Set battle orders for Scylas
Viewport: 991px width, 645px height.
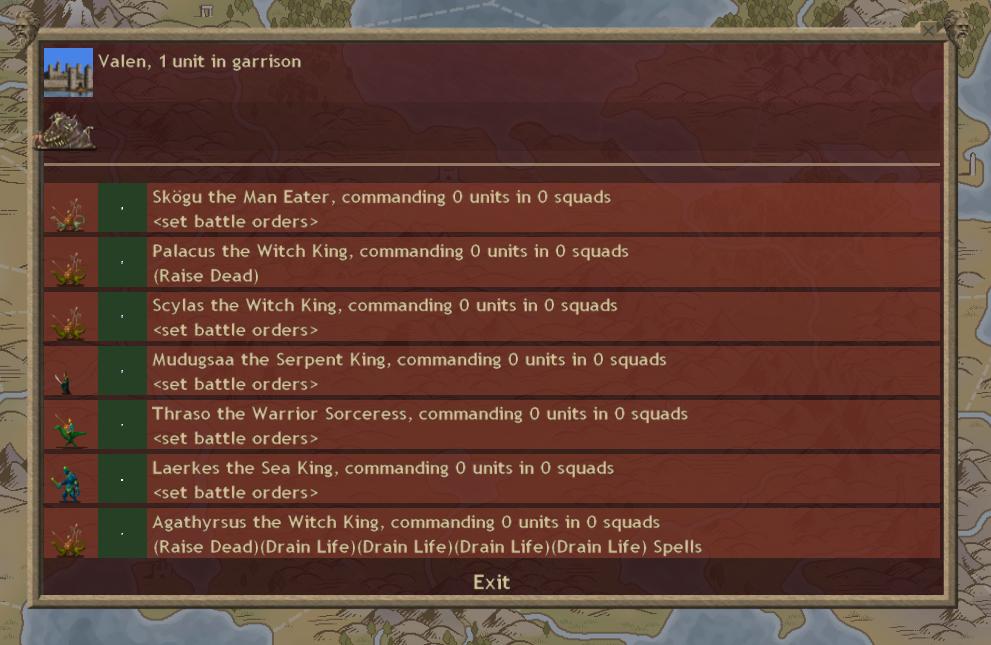235,329
